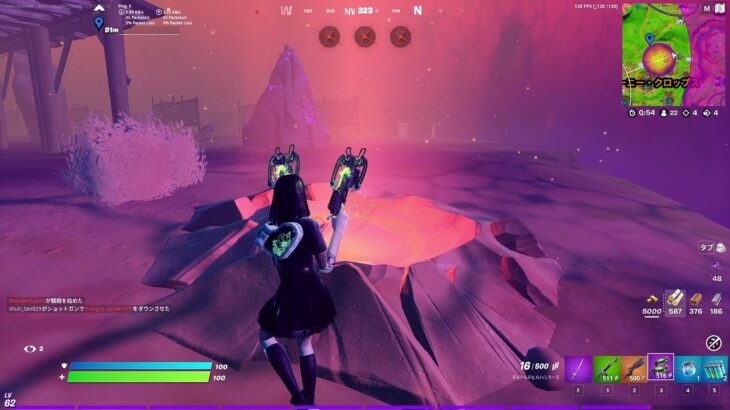Image resolution: width=730 pixels, height=410 pixels.
Task: Select the katana pickaxe slot
Action: 579,368
